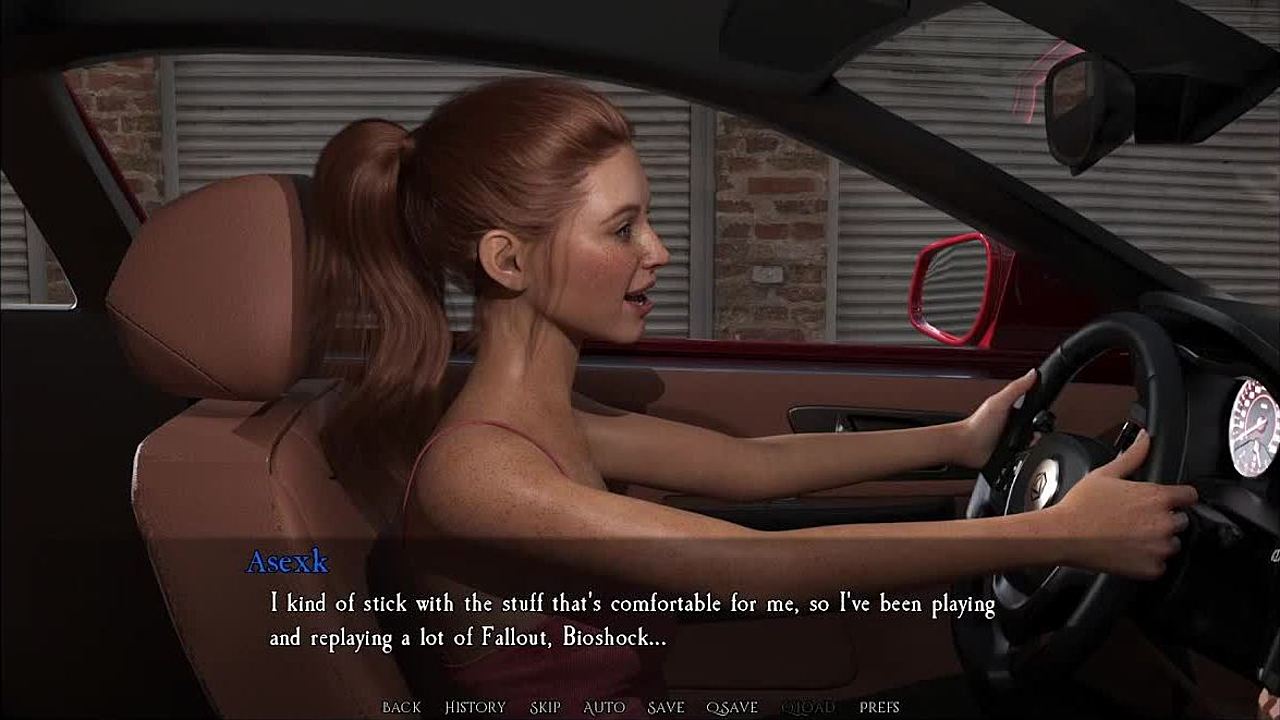The image size is (1280, 720).
Task: Quick save with Q.Save button
Action: coord(732,707)
